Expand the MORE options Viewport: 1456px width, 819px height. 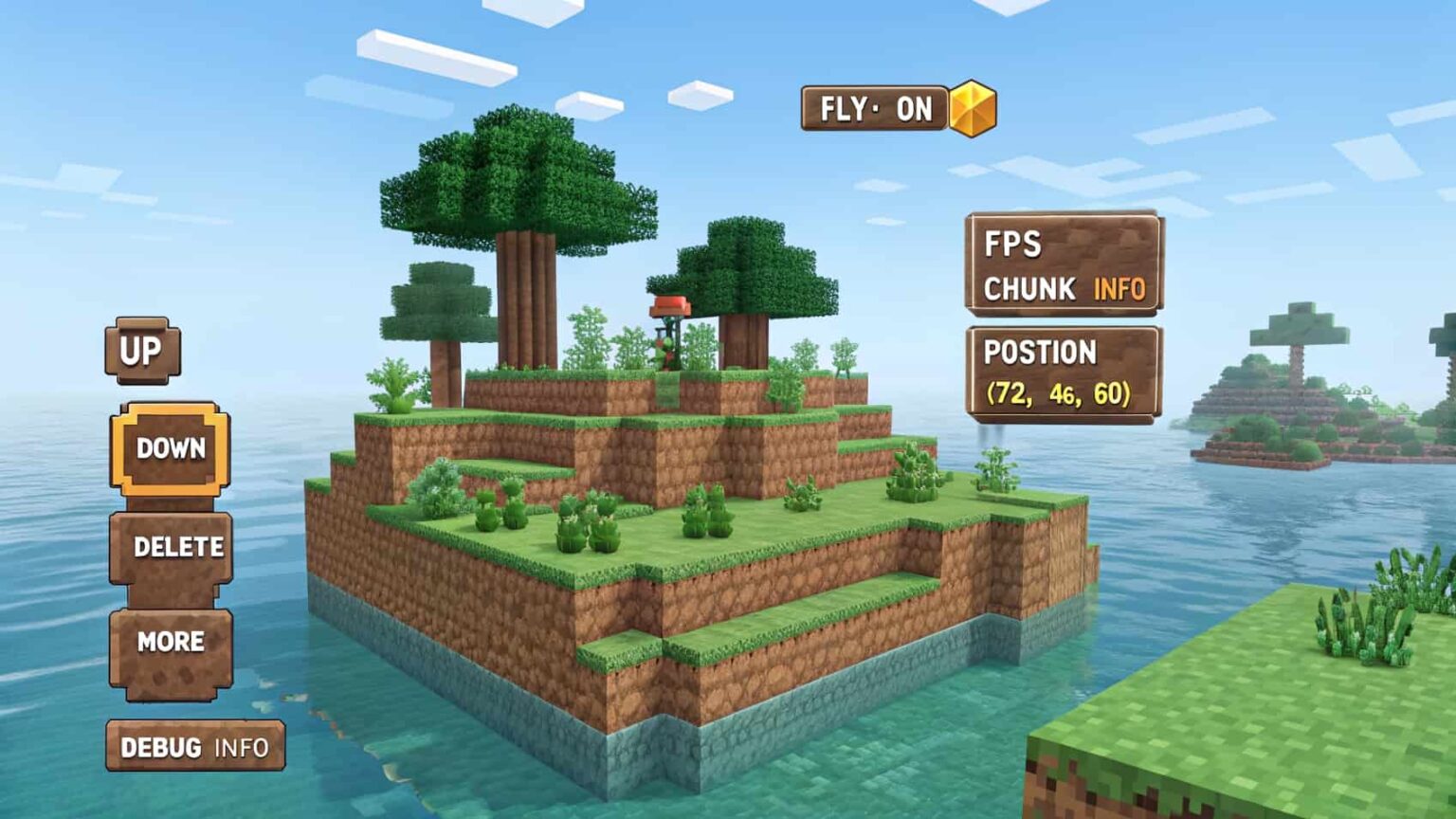point(171,642)
